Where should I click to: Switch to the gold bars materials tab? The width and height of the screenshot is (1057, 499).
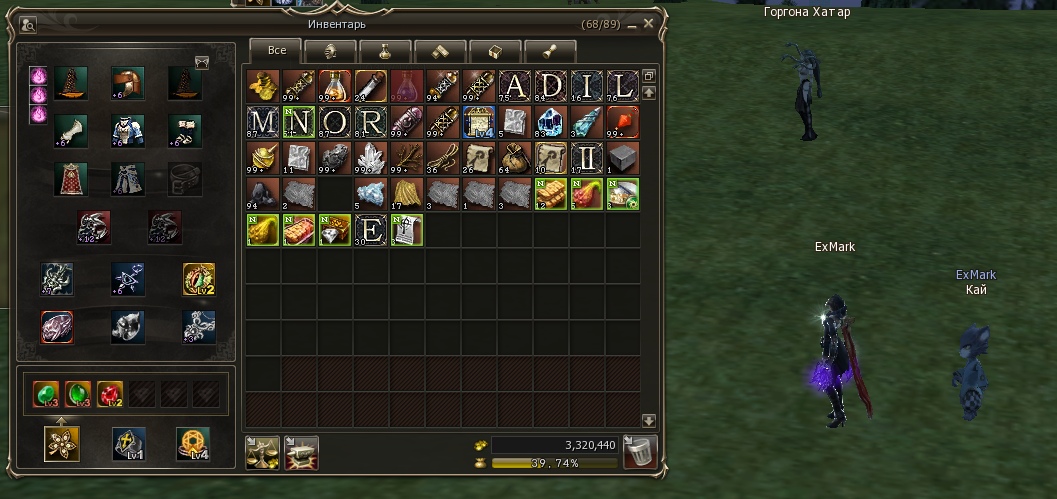pos(441,51)
